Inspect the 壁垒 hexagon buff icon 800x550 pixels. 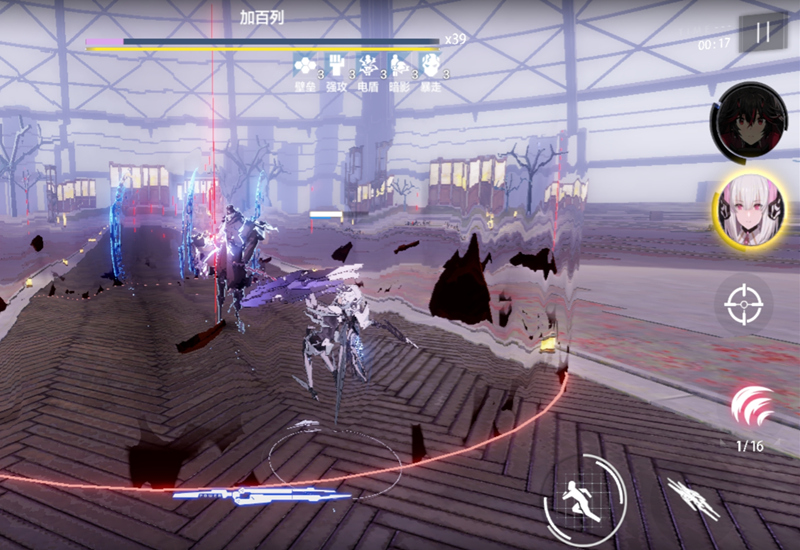pos(304,67)
